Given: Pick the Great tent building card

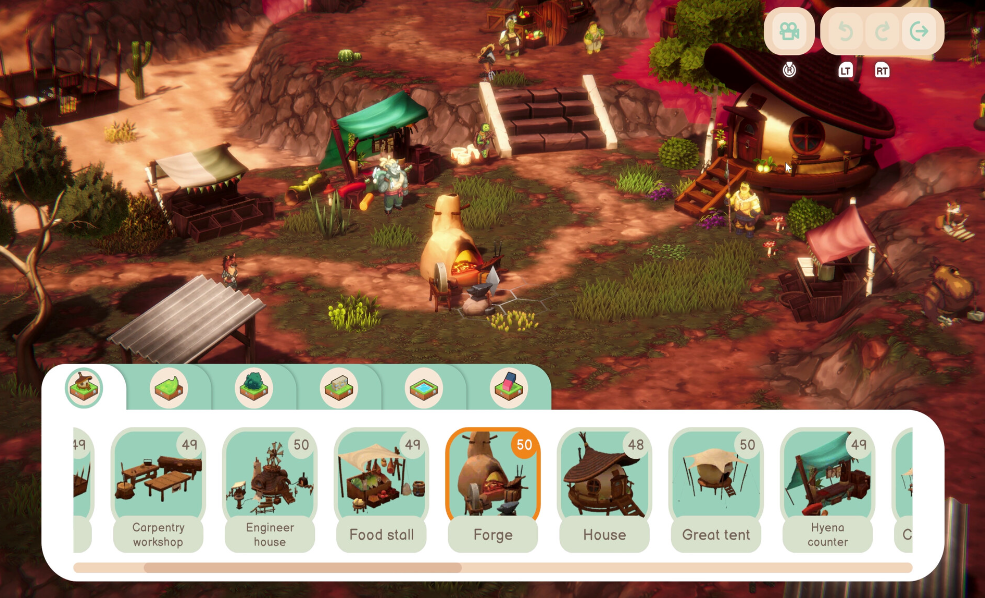Looking at the screenshot, I should (x=716, y=489).
